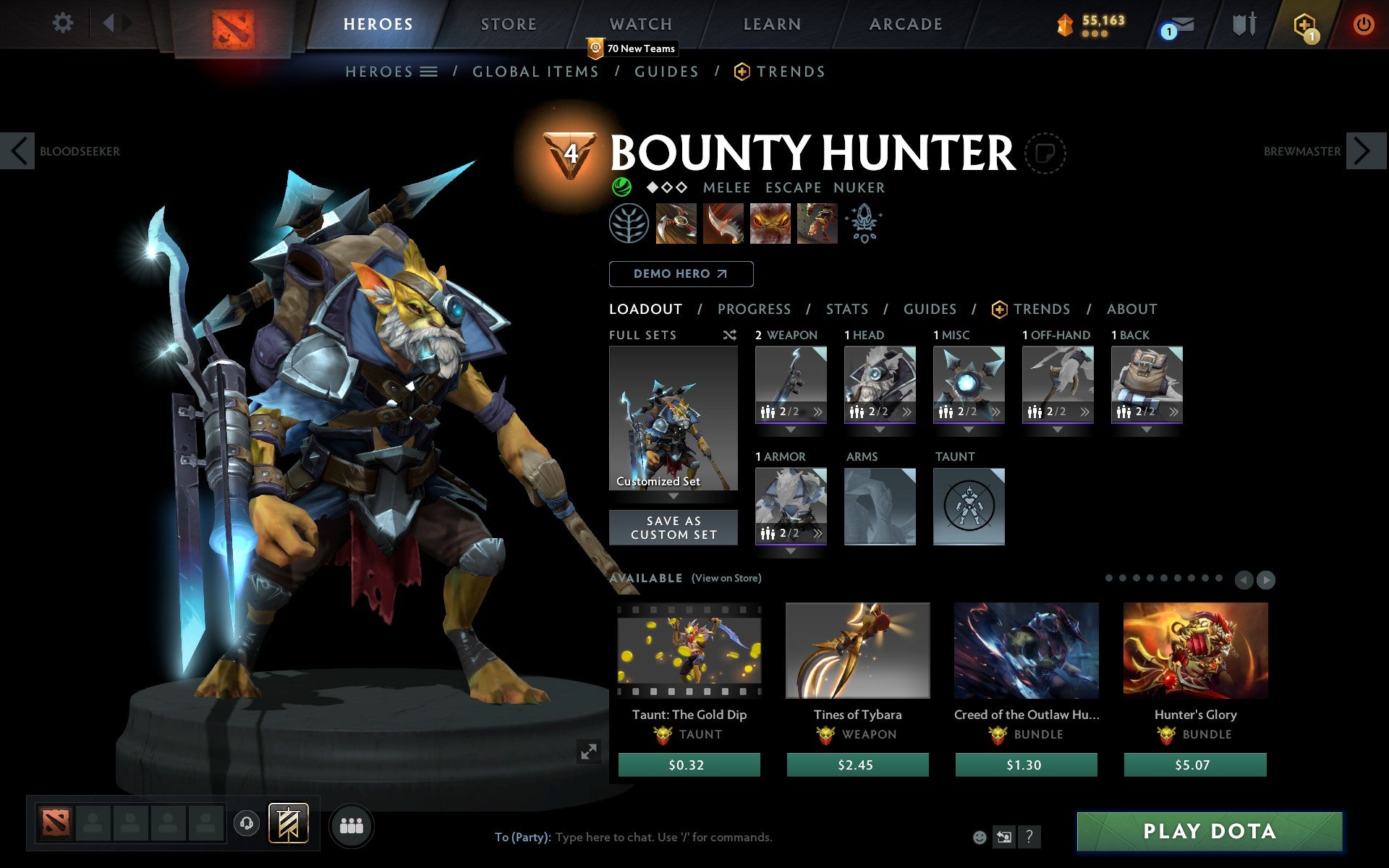Image resolution: width=1389 pixels, height=868 pixels.
Task: Open the HEROES navigation hamburger menu
Action: pos(428,71)
